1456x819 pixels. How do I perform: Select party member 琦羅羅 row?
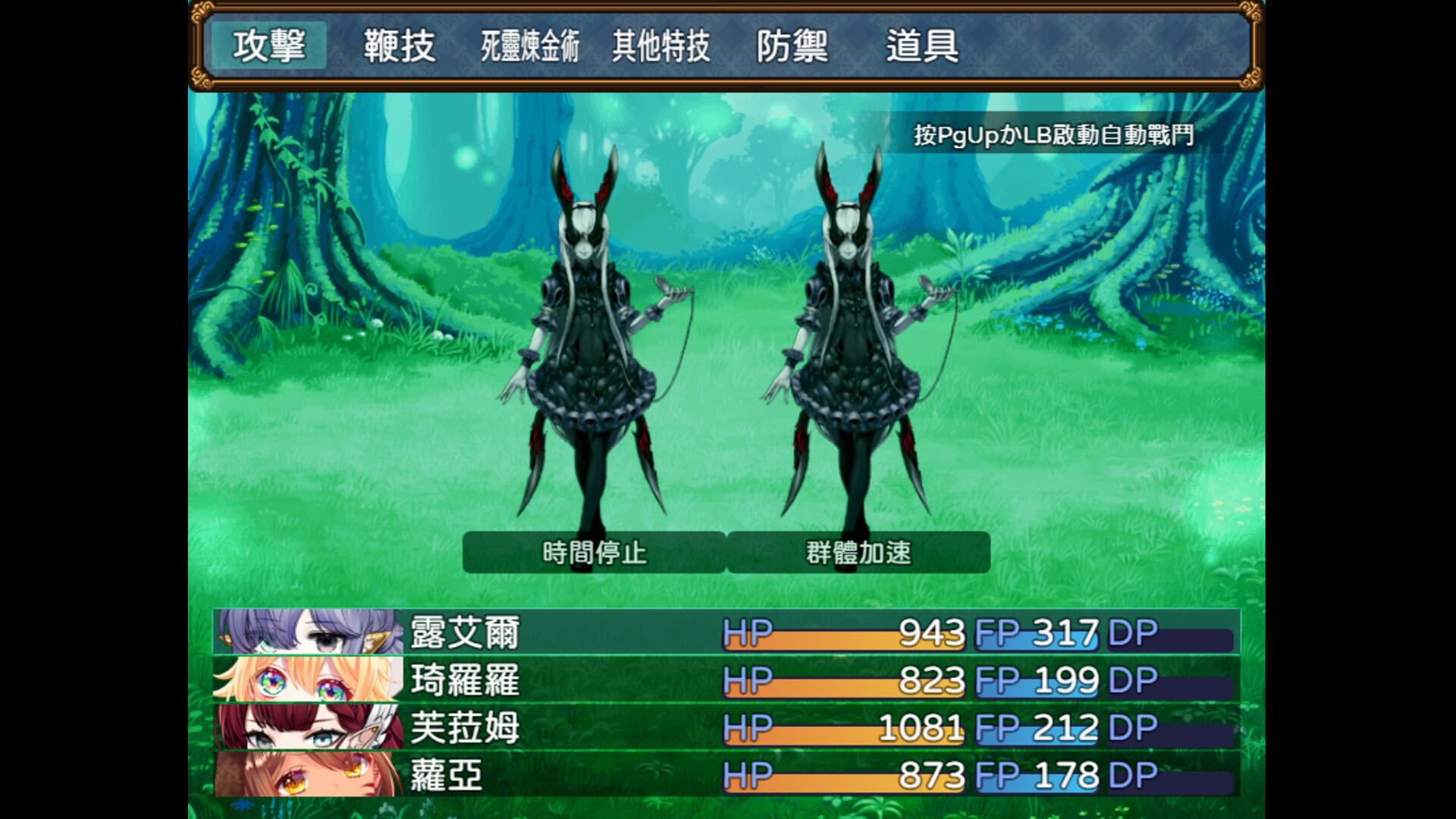pyautogui.click(x=726, y=679)
